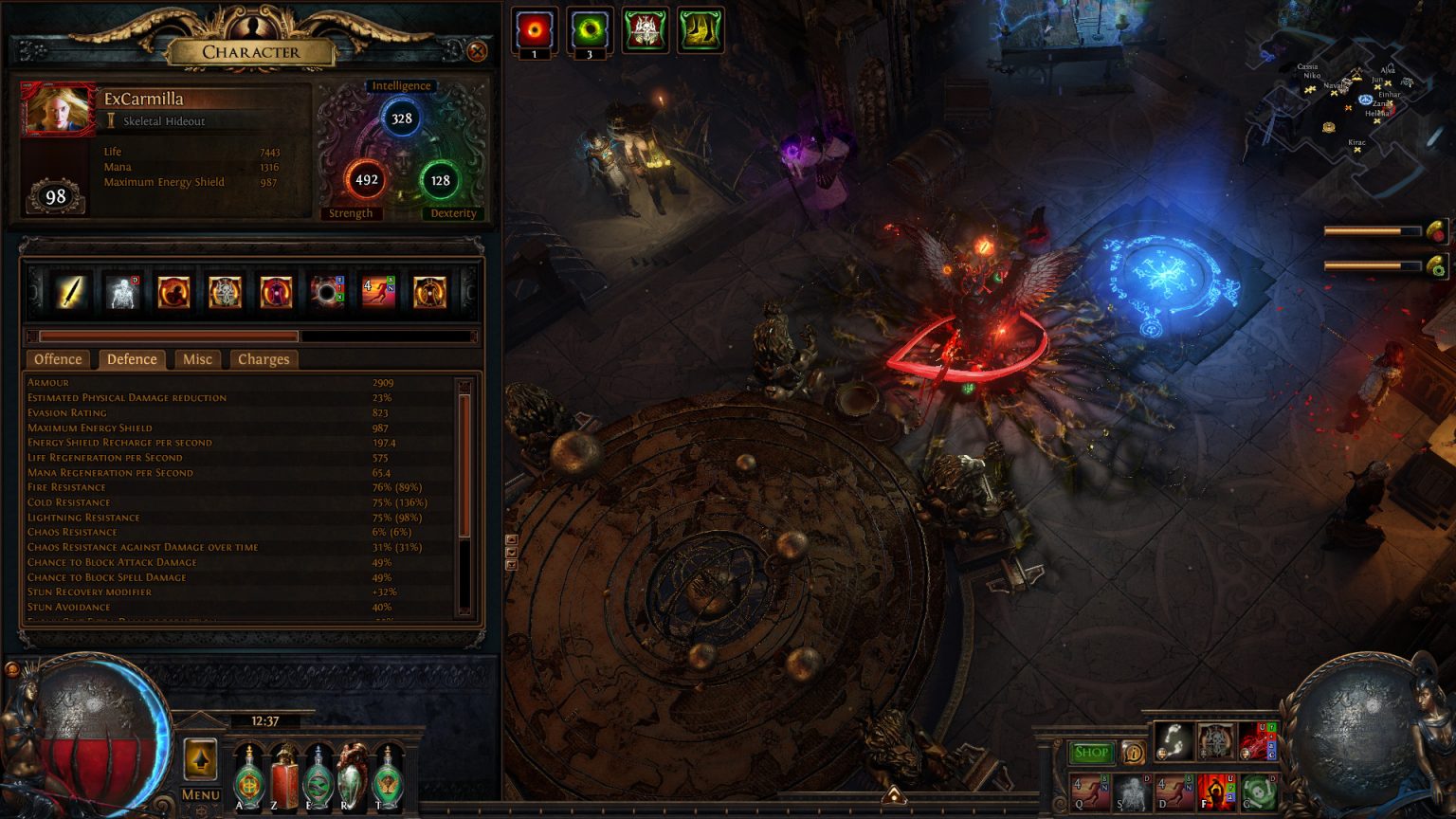Click the green Shop button

click(x=1091, y=752)
